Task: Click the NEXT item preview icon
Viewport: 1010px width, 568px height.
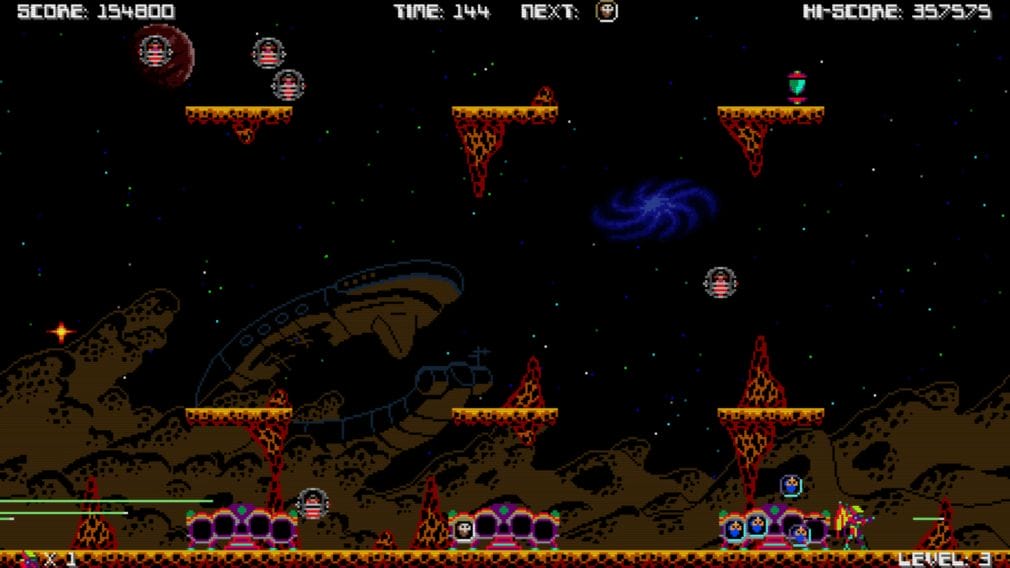Action: pyautogui.click(x=606, y=12)
